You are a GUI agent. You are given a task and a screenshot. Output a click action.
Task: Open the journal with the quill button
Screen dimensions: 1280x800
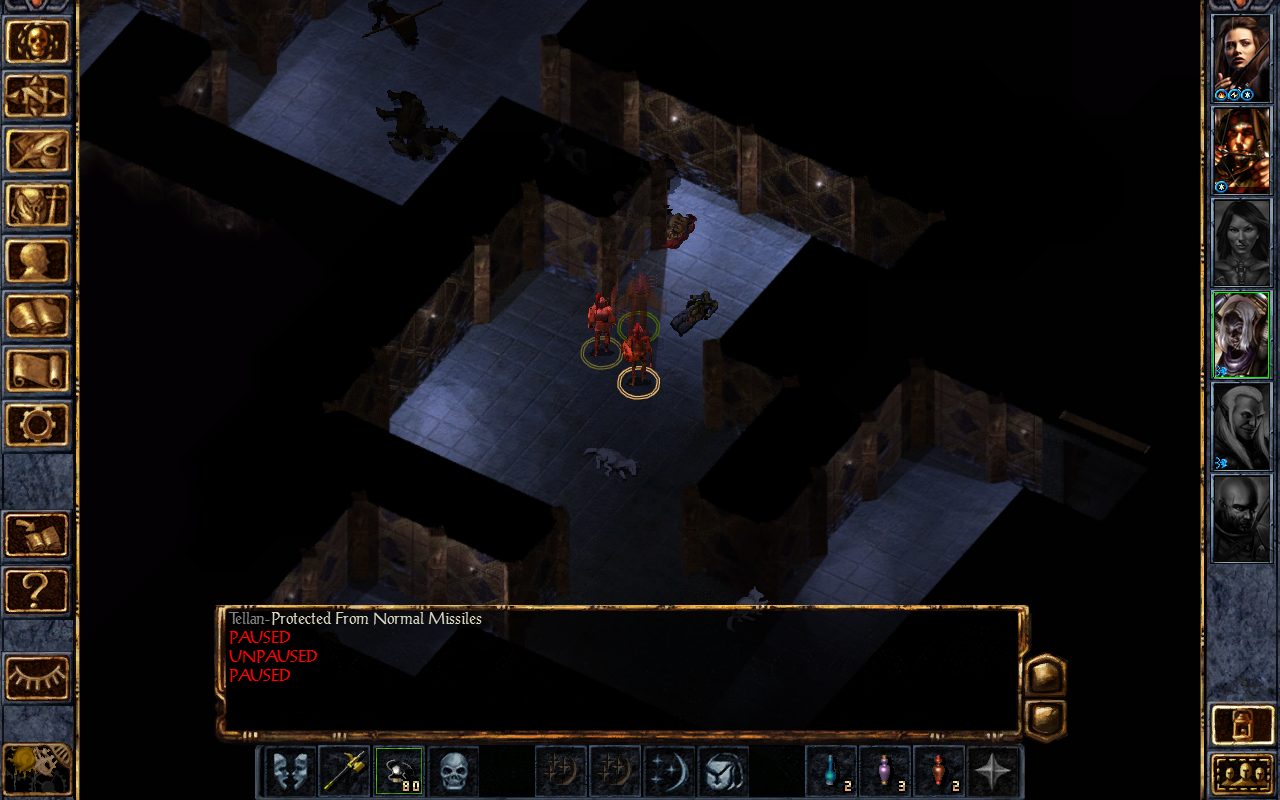click(38, 151)
